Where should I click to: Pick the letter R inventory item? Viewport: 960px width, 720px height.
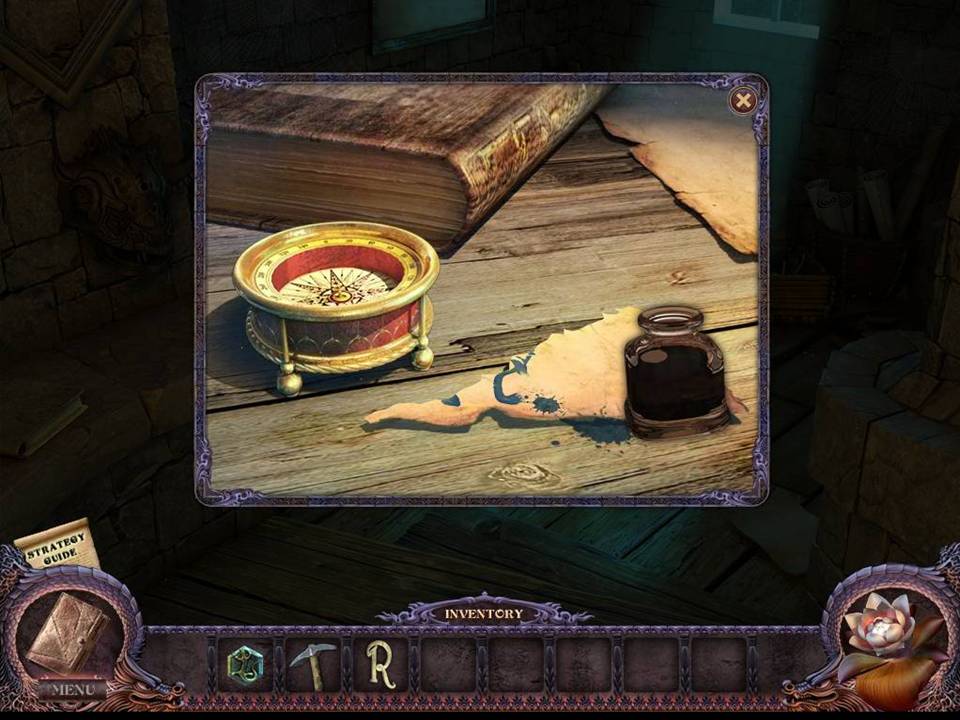[x=380, y=665]
